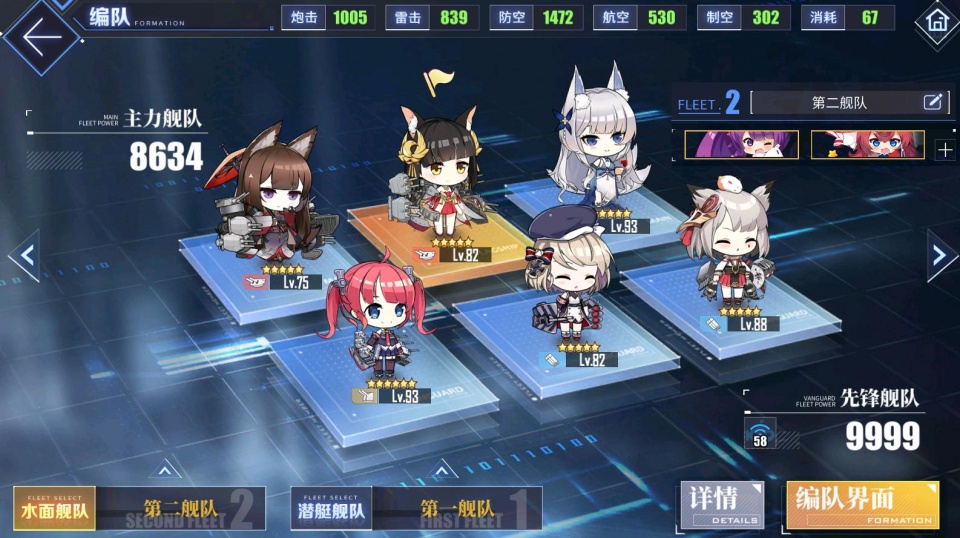Select the purple-haired character thumbnail
The width and height of the screenshot is (960, 538).
tap(741, 144)
